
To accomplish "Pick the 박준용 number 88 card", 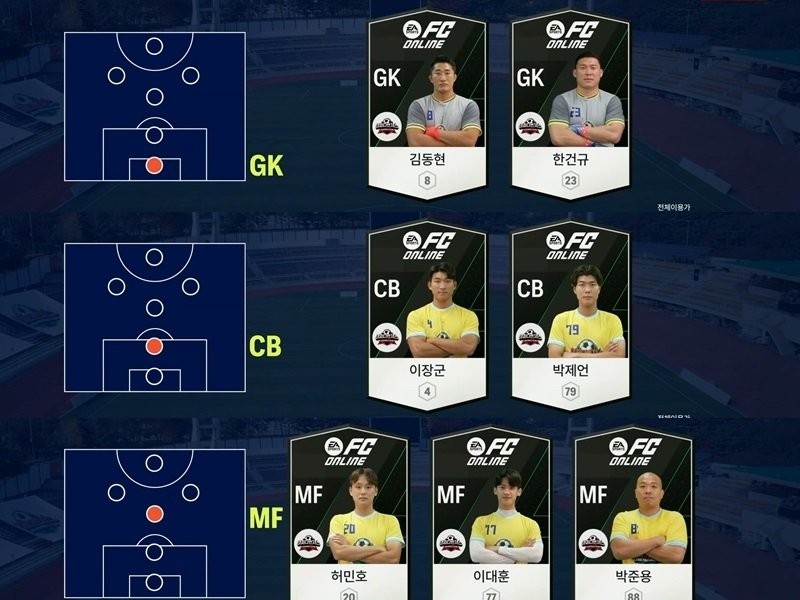I will pyautogui.click(x=634, y=515).
